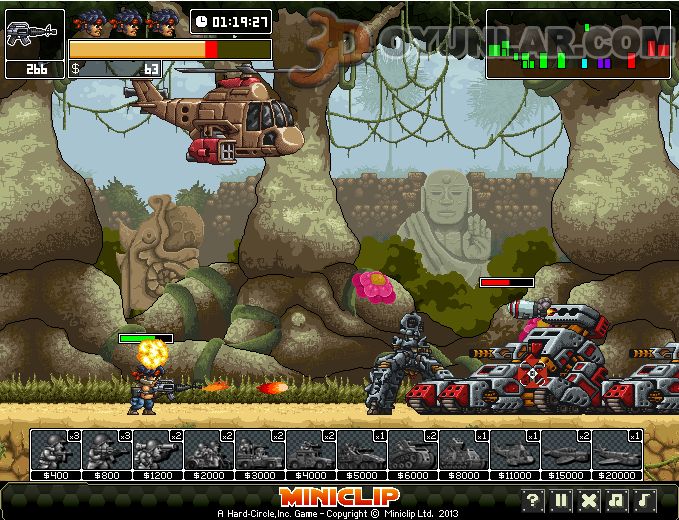This screenshot has width=679, height=520.
Task: Select the $1200 unit slot
Action: (158, 451)
